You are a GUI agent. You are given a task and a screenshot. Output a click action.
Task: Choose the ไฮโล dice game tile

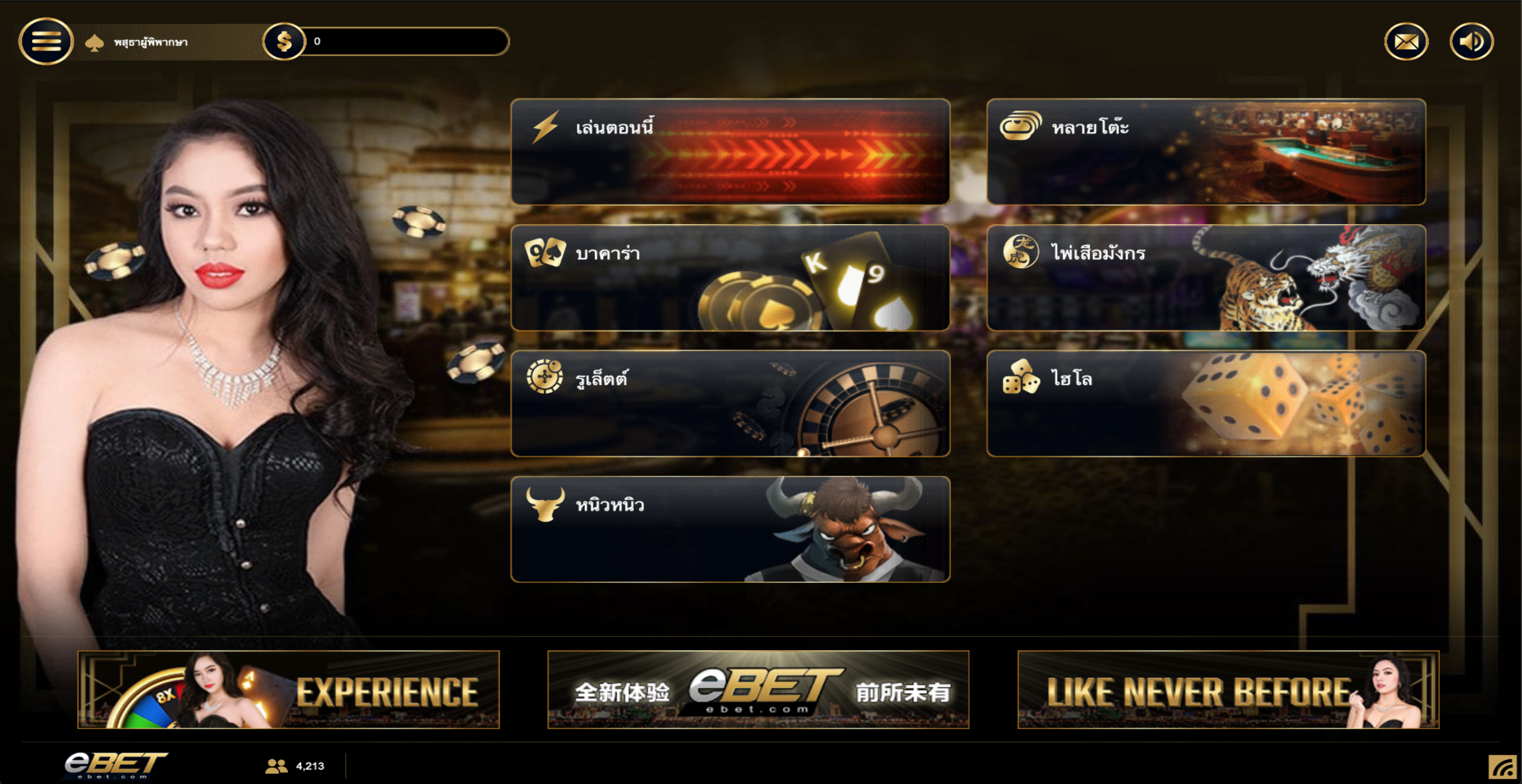pyautogui.click(x=1205, y=403)
